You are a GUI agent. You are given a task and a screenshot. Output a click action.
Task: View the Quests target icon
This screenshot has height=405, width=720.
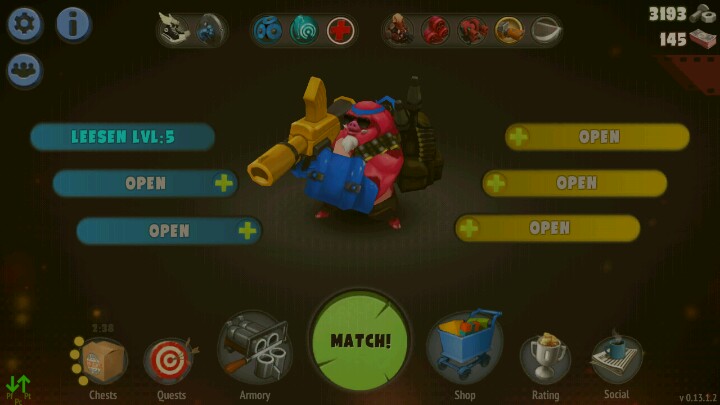170,362
